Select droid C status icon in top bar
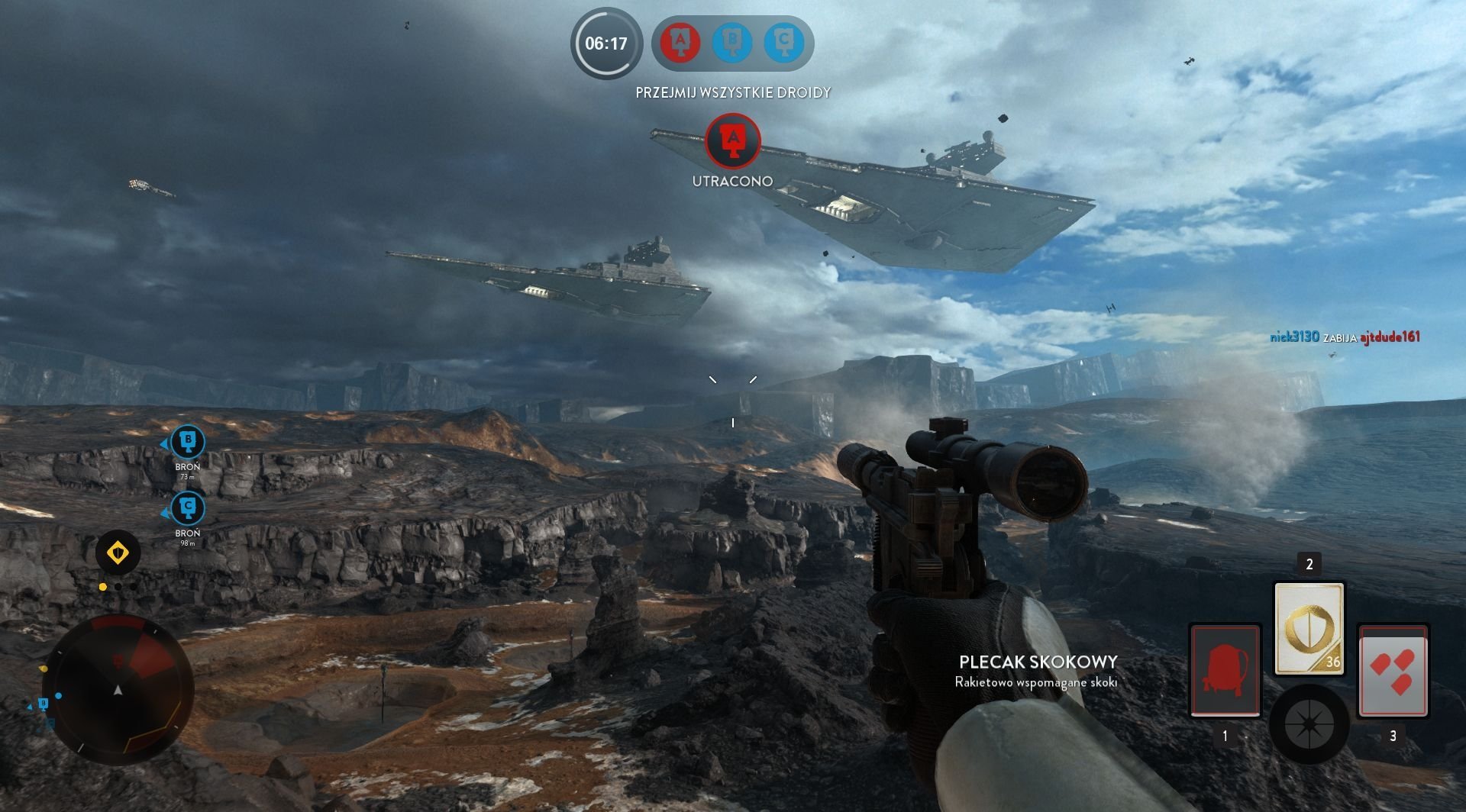This screenshot has height=812, width=1466. (784, 42)
